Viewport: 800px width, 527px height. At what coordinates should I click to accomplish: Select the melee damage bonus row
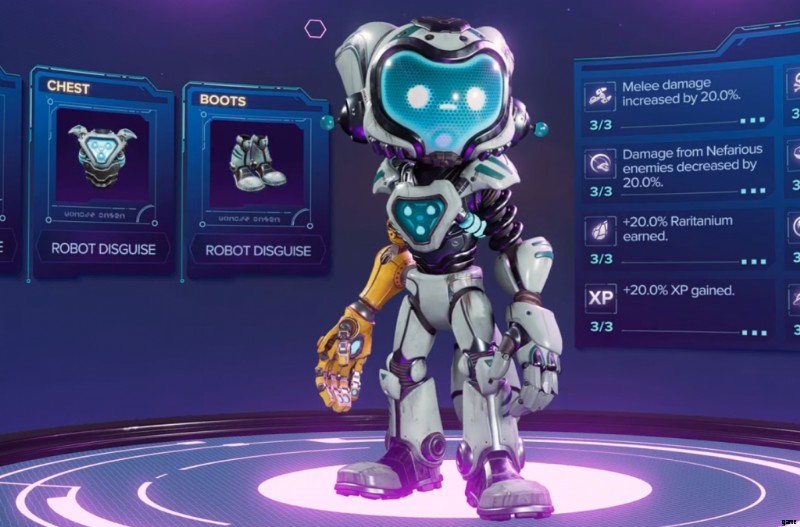tap(678, 103)
